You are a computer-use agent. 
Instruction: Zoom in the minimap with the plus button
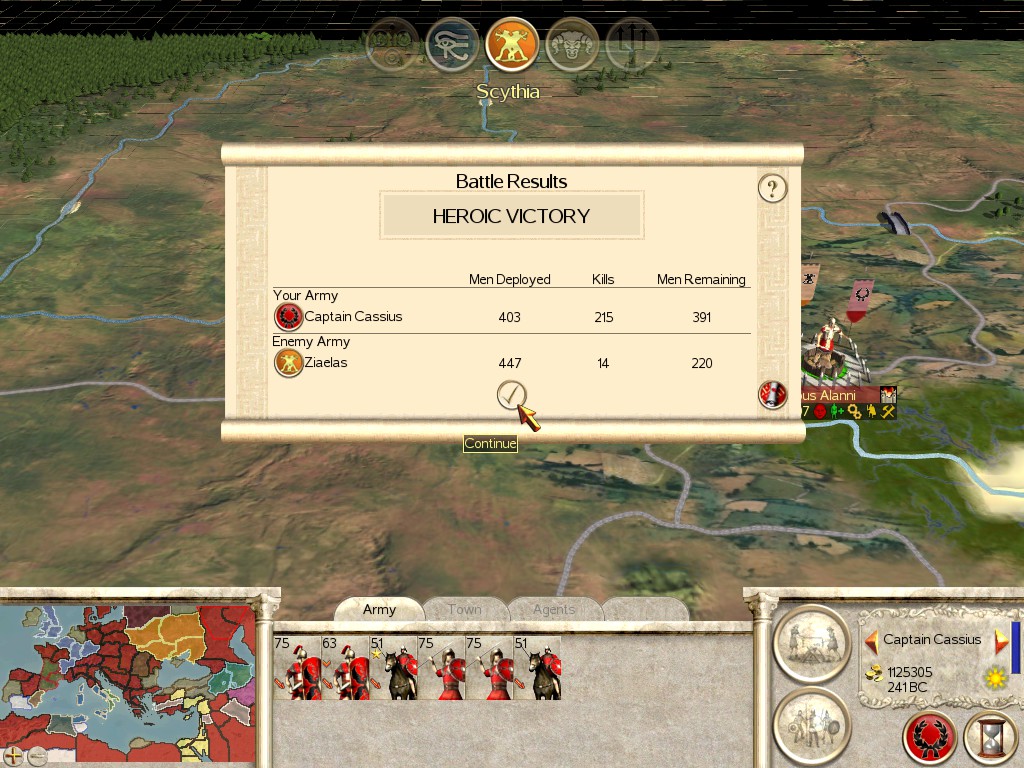point(14,755)
